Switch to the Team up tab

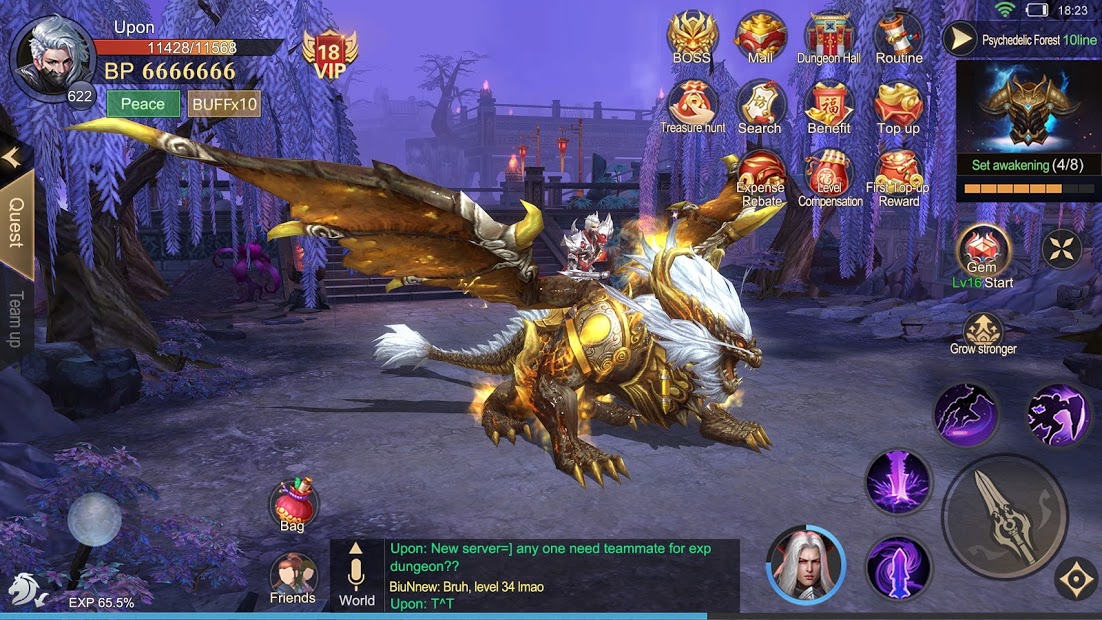tap(15, 320)
